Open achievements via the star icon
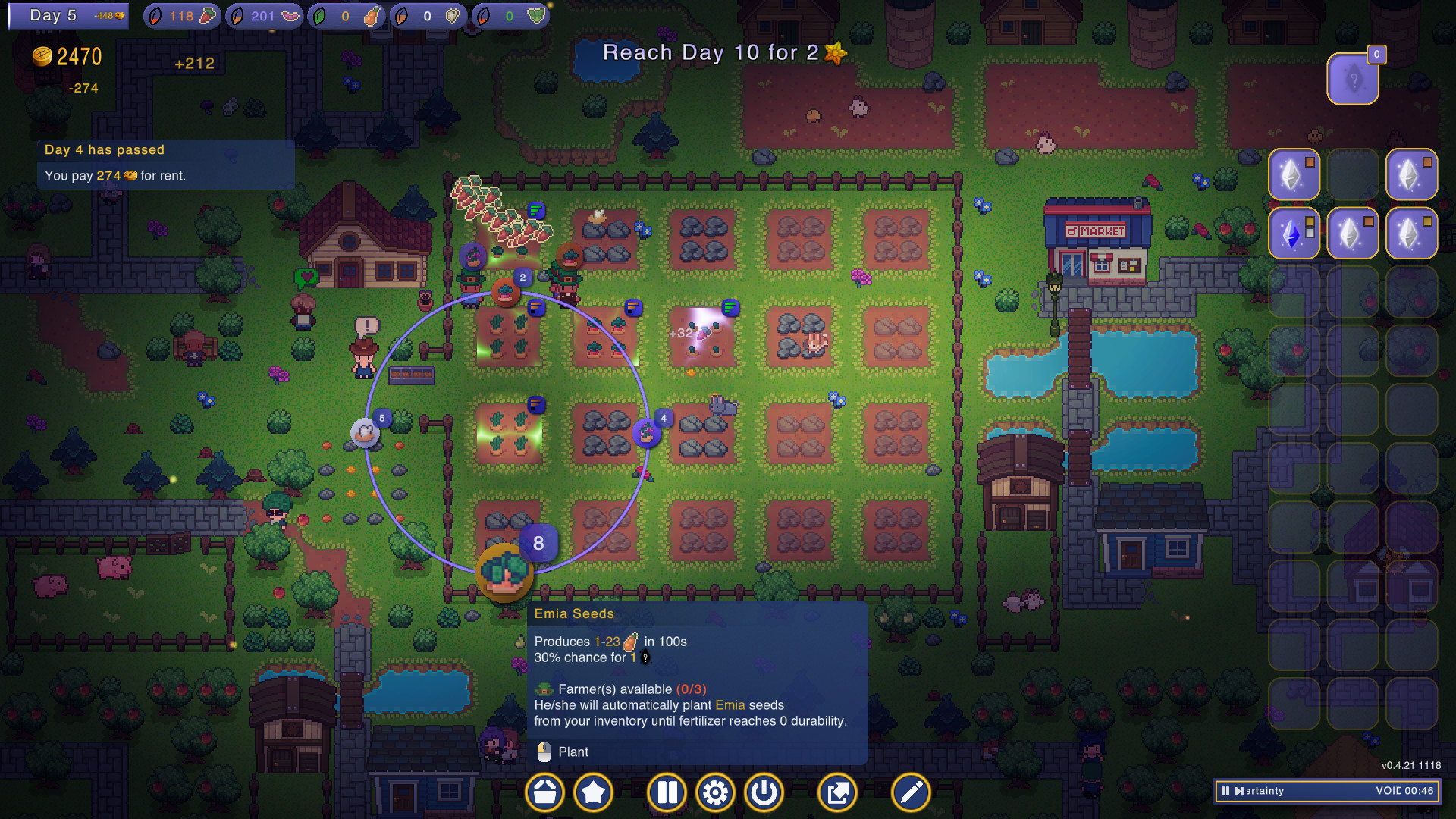This screenshot has height=819, width=1456. (x=594, y=792)
